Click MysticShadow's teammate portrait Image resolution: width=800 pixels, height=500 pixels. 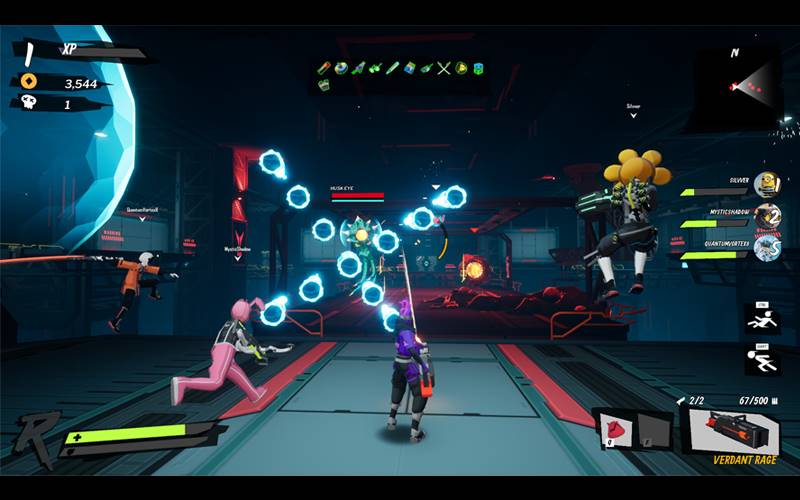point(766,216)
